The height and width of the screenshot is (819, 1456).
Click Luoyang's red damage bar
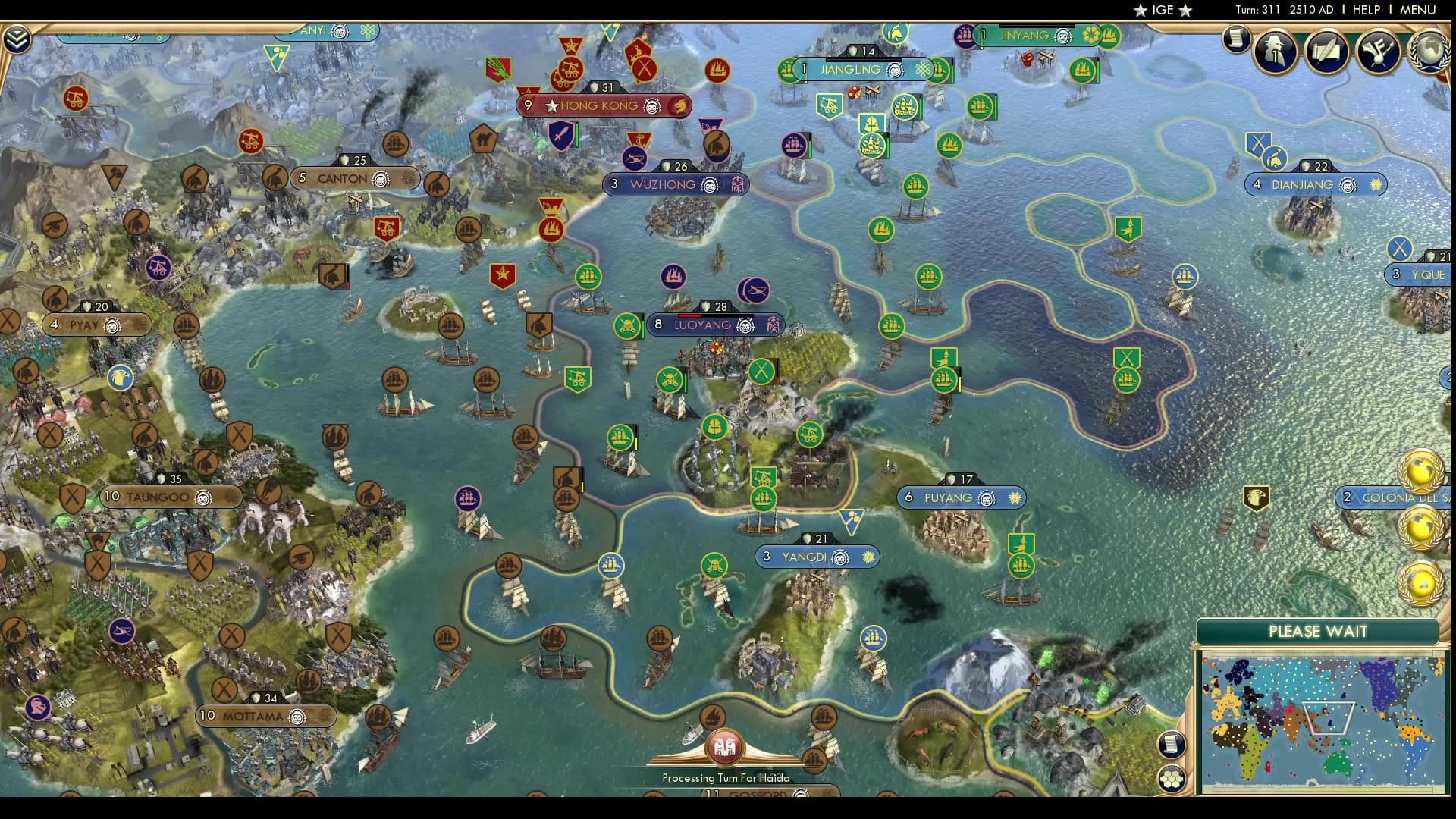690,316
